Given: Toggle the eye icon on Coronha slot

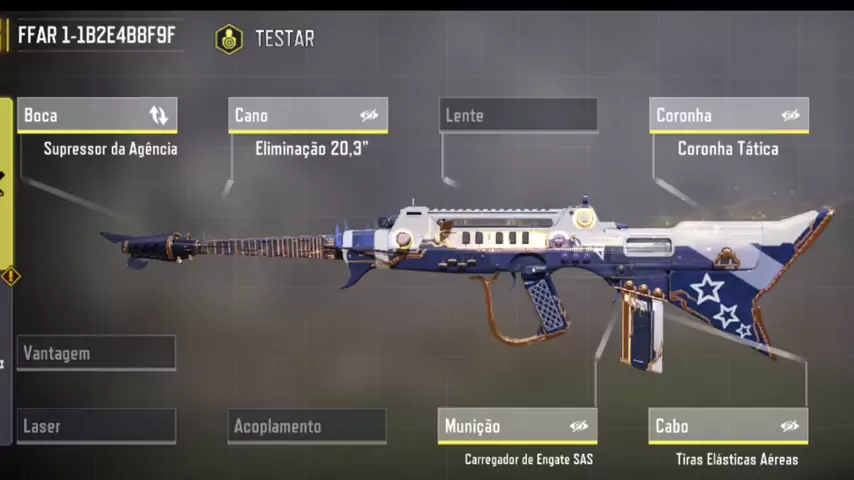Looking at the screenshot, I should point(790,115).
